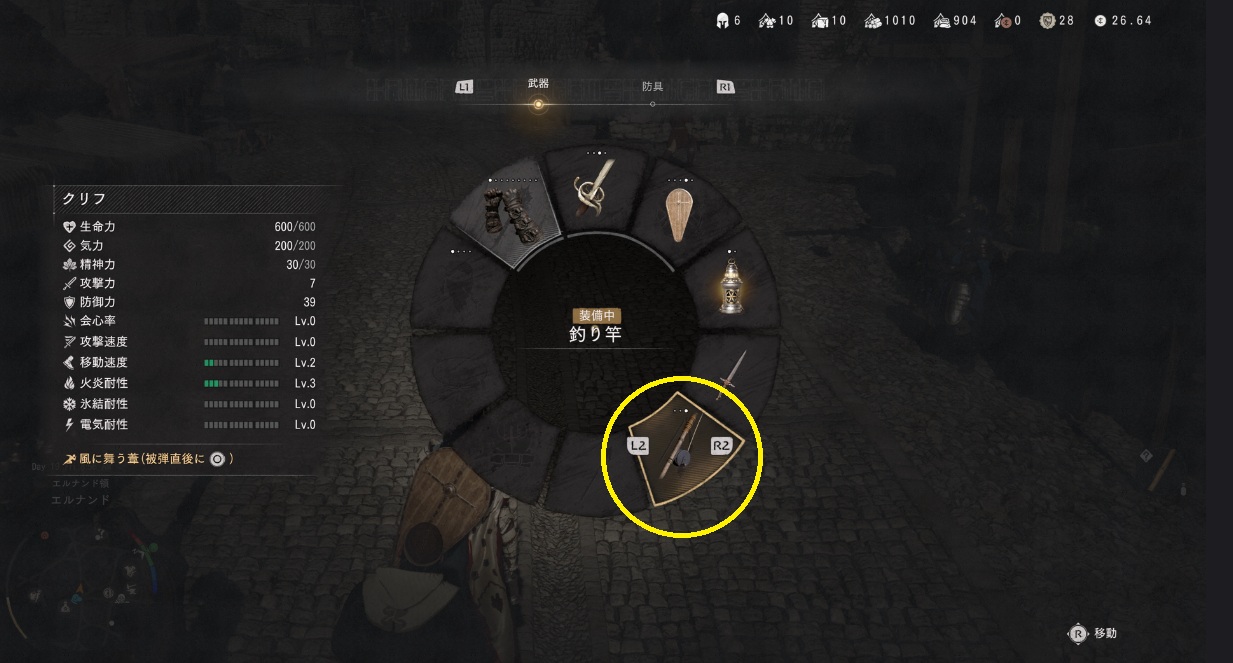Pick the wooden kite shield slot
The height and width of the screenshot is (663, 1233).
tap(683, 213)
